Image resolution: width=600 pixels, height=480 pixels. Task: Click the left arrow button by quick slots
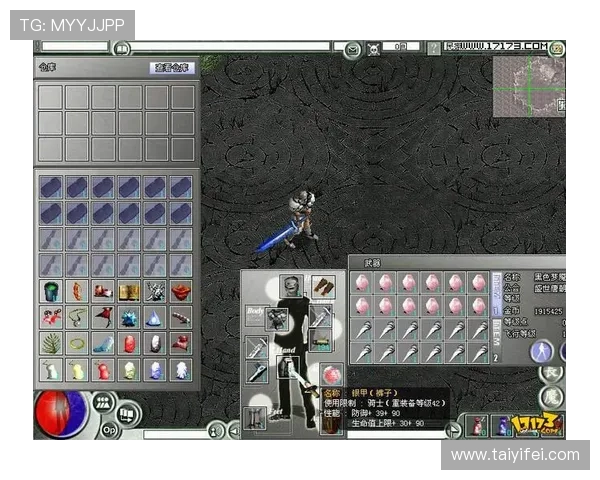click(453, 429)
